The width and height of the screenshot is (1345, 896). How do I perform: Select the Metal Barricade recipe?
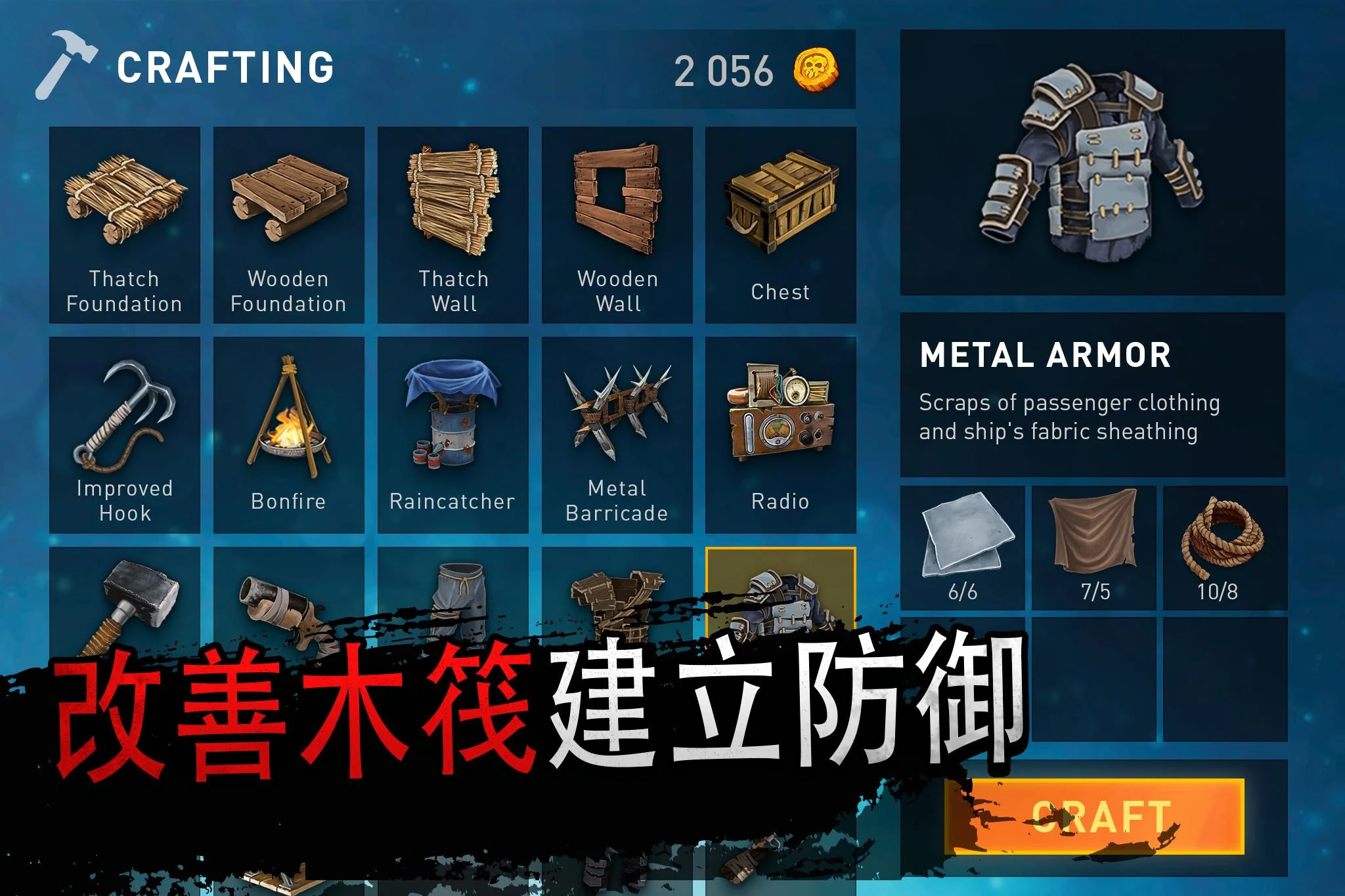point(617,433)
